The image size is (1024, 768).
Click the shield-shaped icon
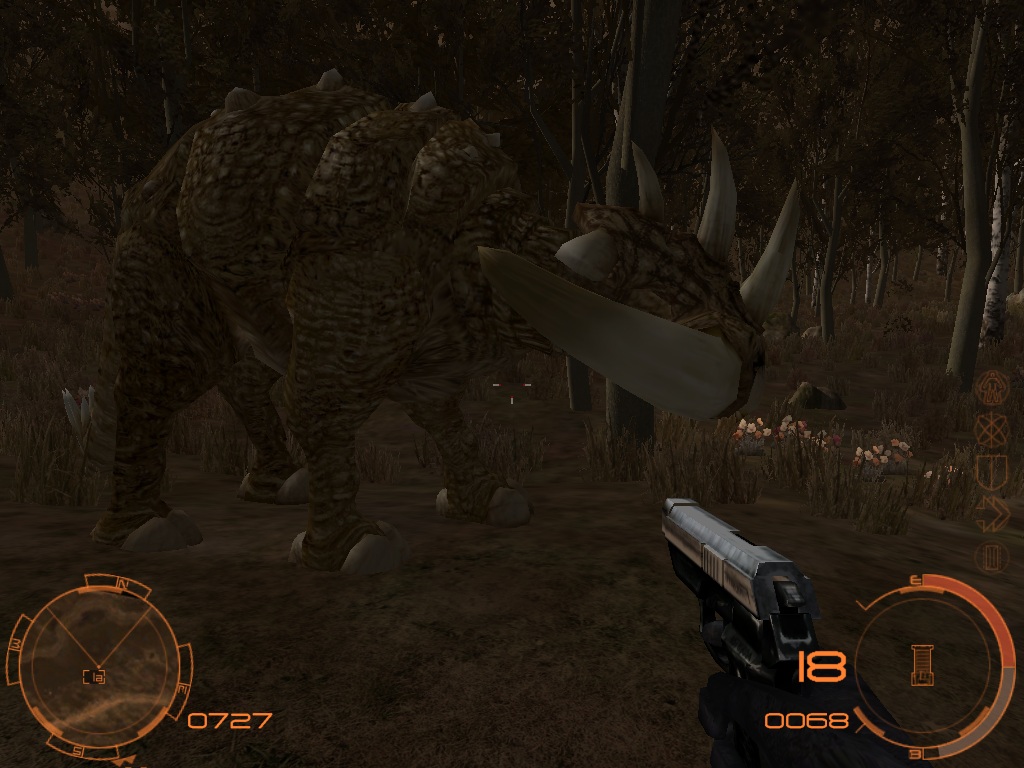(x=990, y=470)
